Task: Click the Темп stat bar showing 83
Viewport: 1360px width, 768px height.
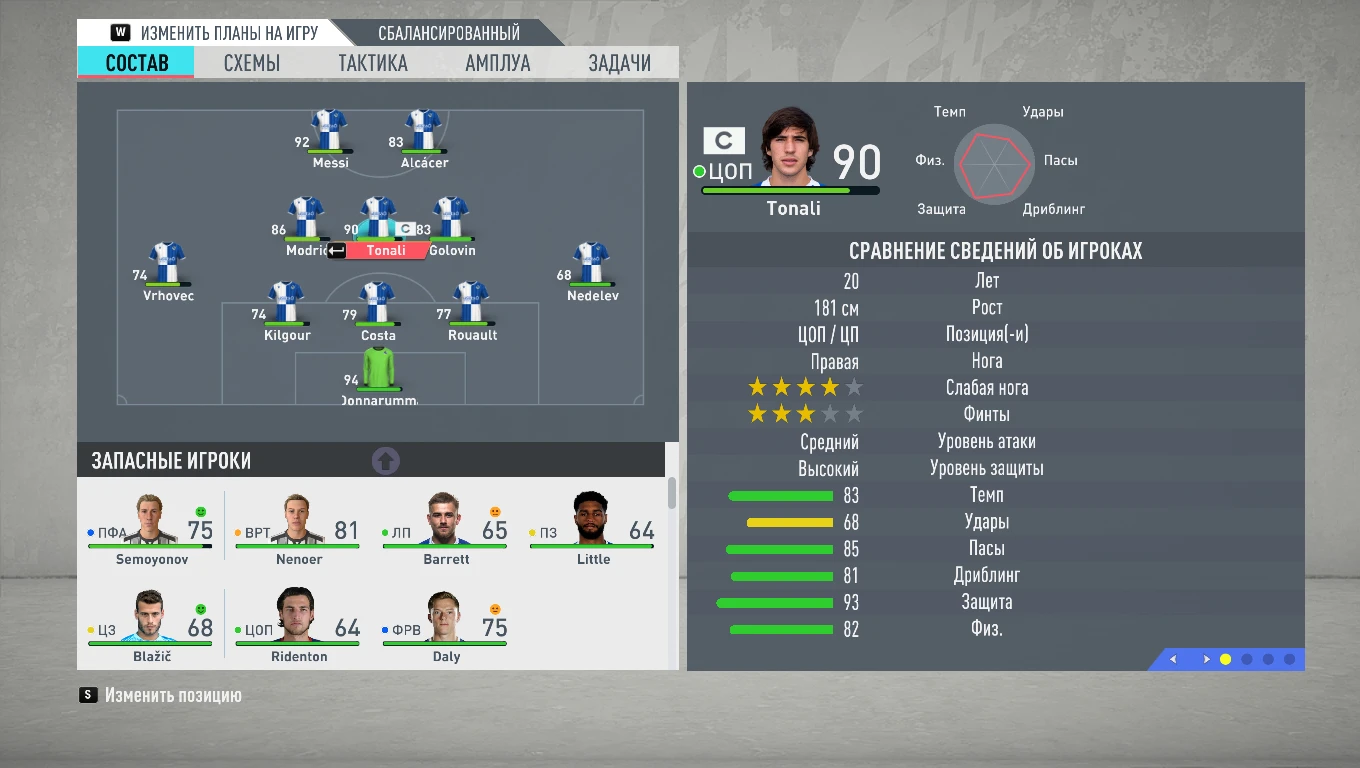Action: (x=780, y=495)
